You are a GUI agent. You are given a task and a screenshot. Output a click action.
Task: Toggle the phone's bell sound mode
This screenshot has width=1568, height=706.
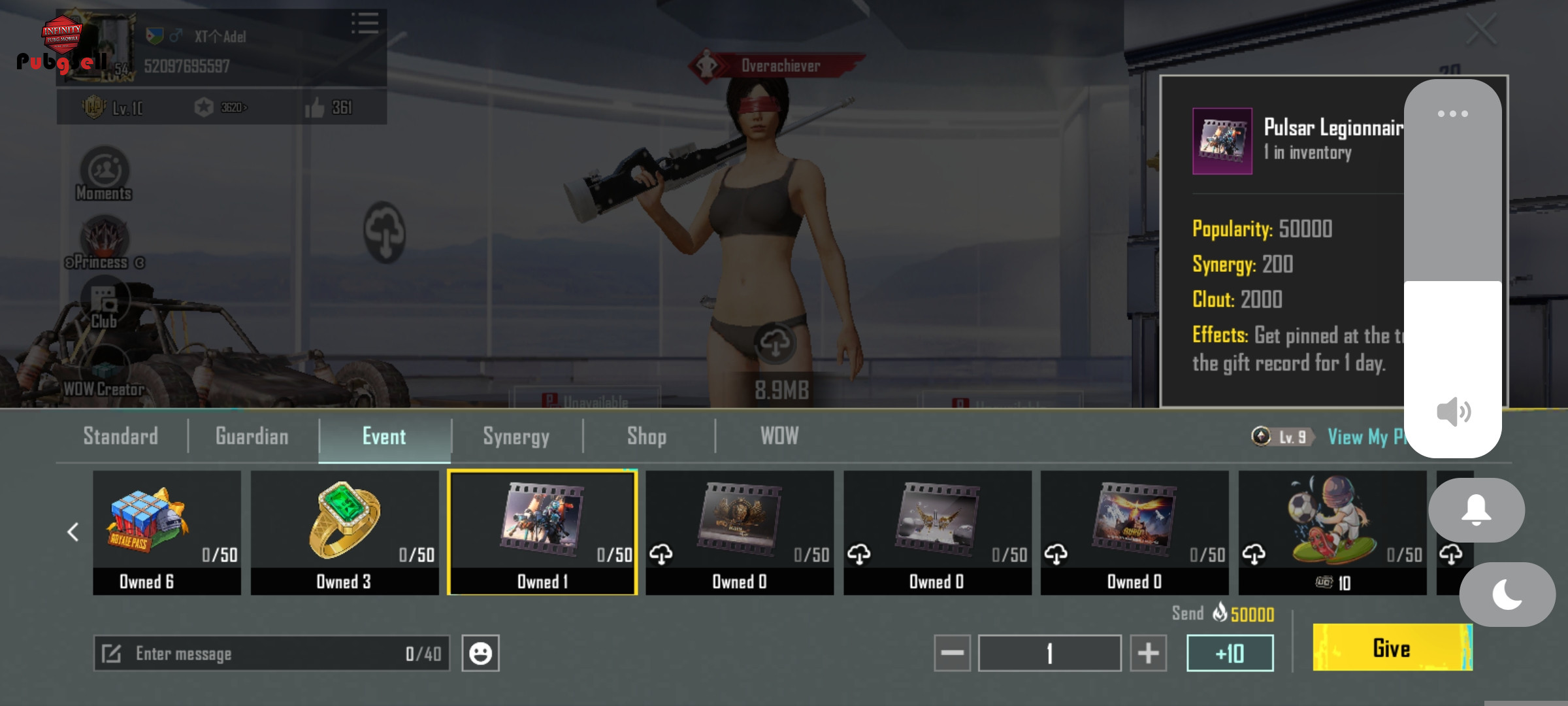1476,510
